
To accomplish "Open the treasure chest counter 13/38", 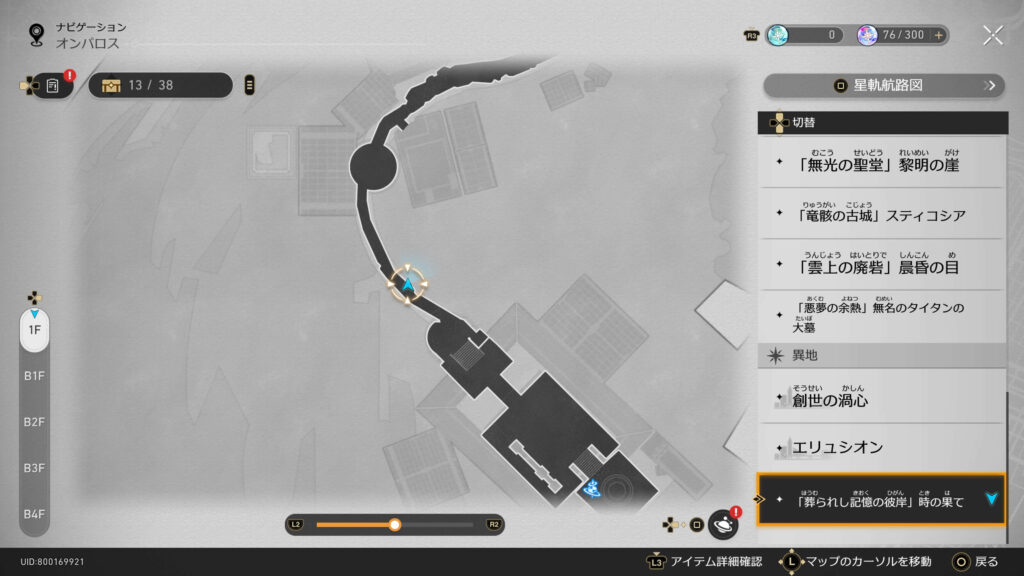I will pos(160,85).
